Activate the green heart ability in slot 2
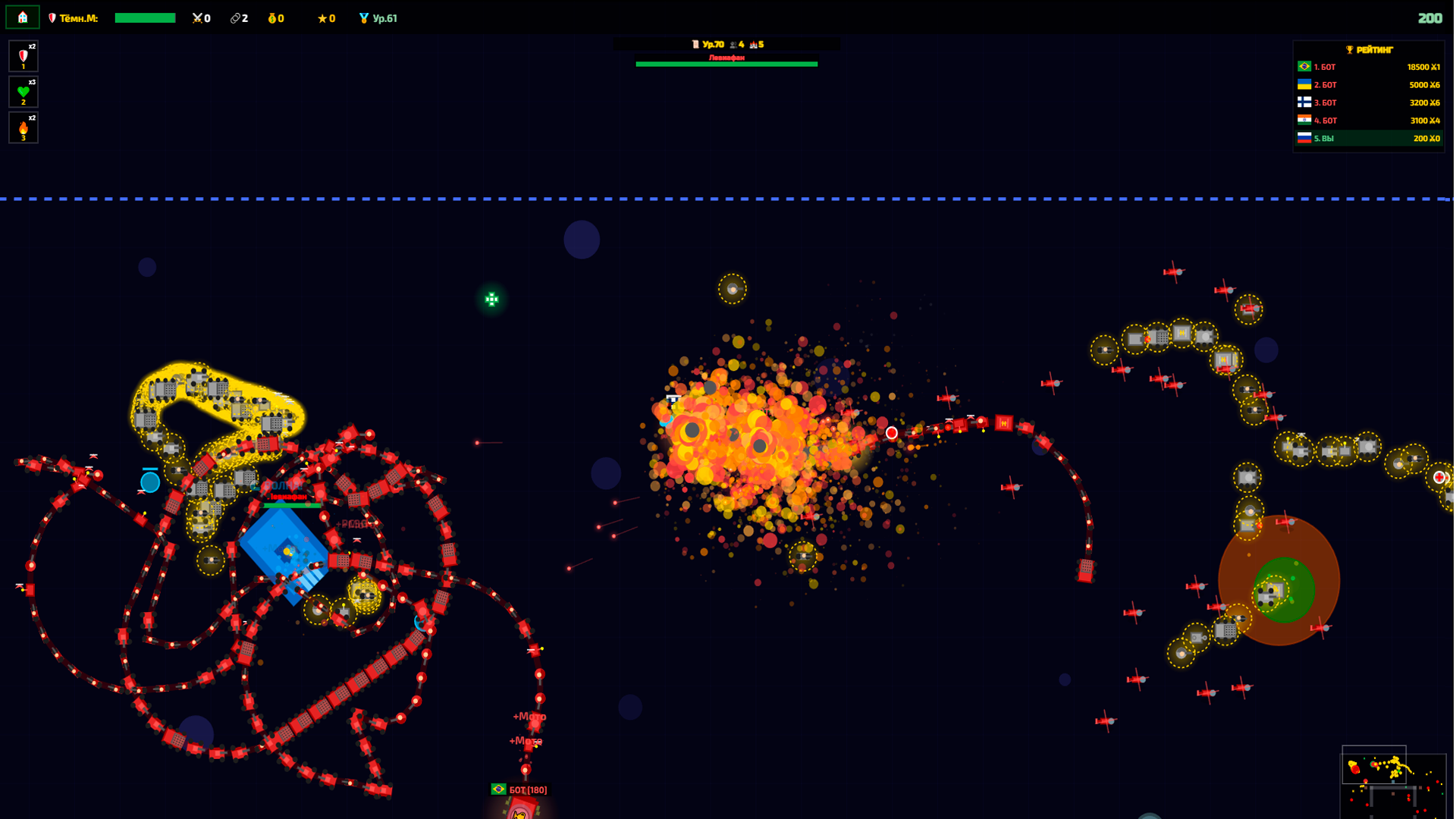The image size is (1456, 819). [23, 91]
